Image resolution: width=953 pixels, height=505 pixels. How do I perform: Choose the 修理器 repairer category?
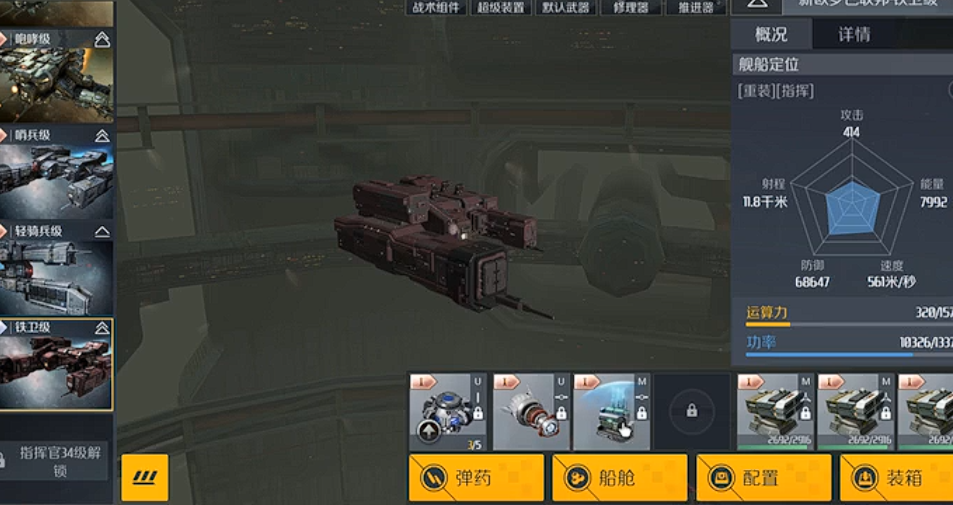point(630,8)
